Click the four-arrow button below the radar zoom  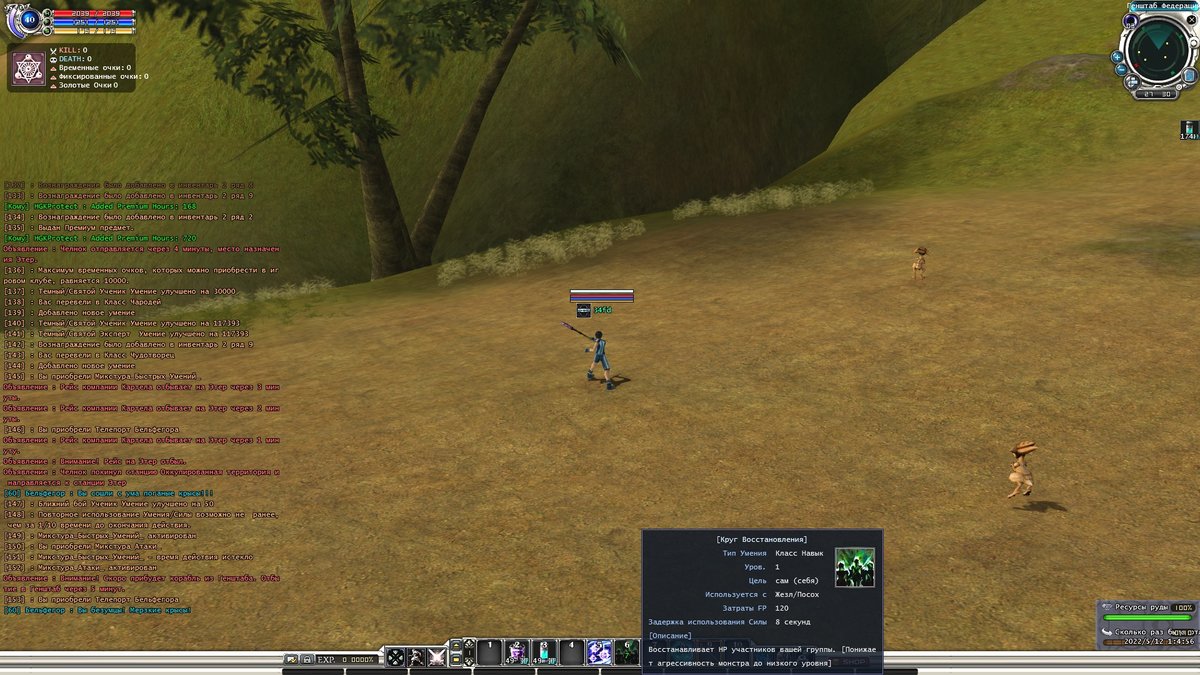pos(1131,84)
